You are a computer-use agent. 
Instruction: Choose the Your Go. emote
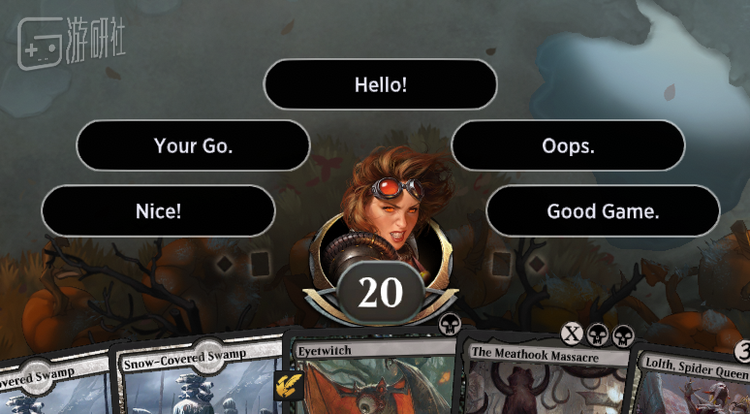[193, 146]
